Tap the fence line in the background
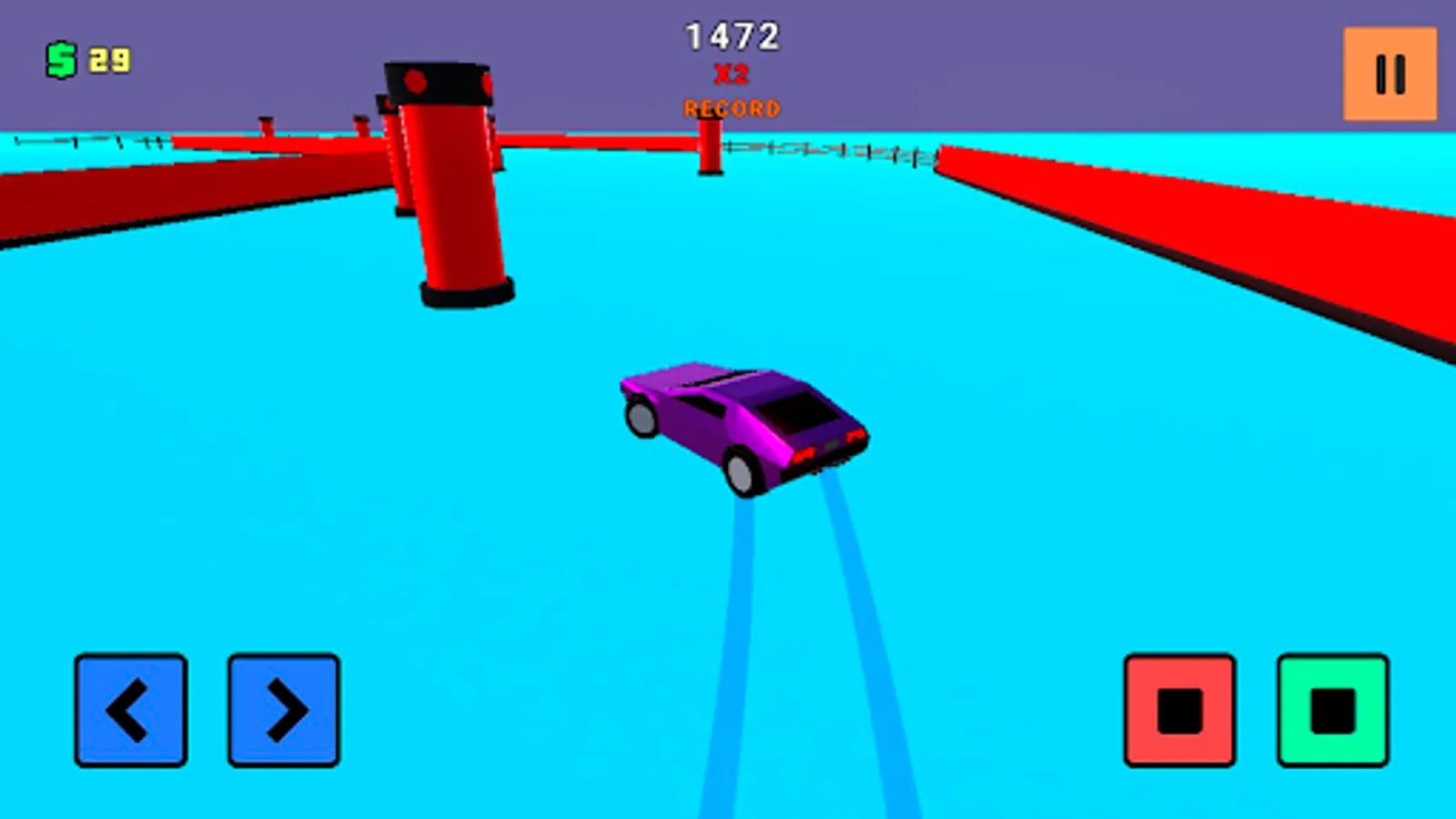Screen dimensions: 1456x819 coord(837,150)
